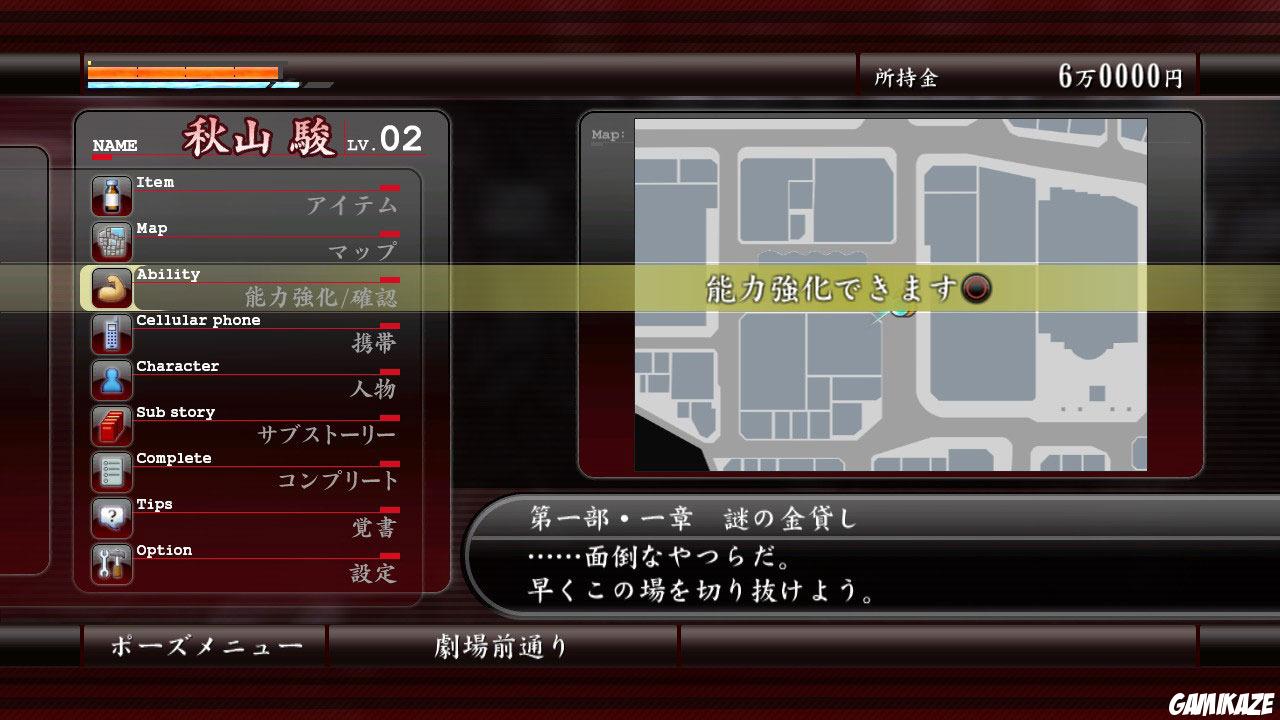1280x720 pixels.
Task: Open the Map (マップ) icon
Action: [x=111, y=242]
